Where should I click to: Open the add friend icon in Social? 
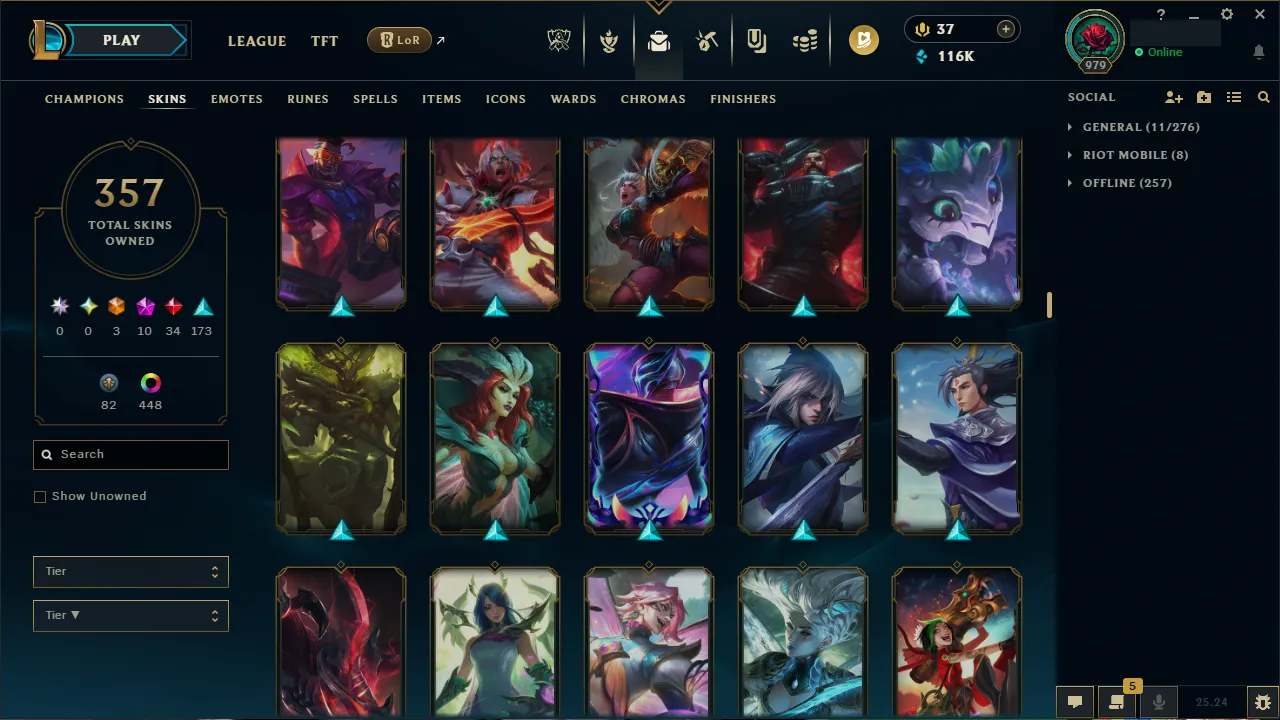click(x=1173, y=97)
